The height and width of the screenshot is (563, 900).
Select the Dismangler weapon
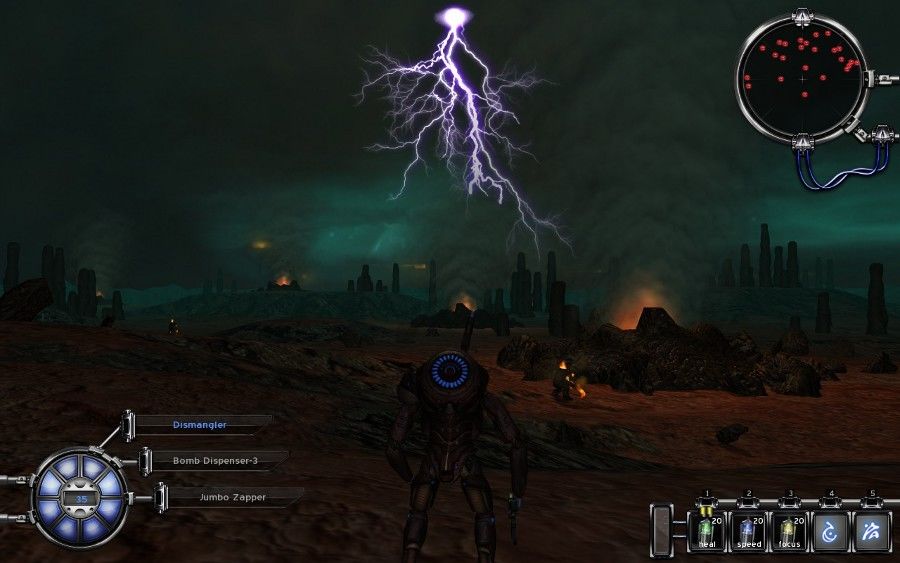[x=200, y=425]
